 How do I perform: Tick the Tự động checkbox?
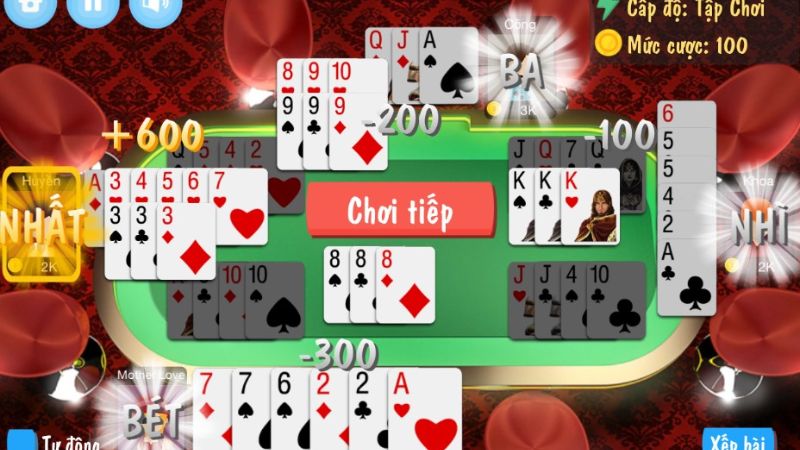[x=21, y=441]
